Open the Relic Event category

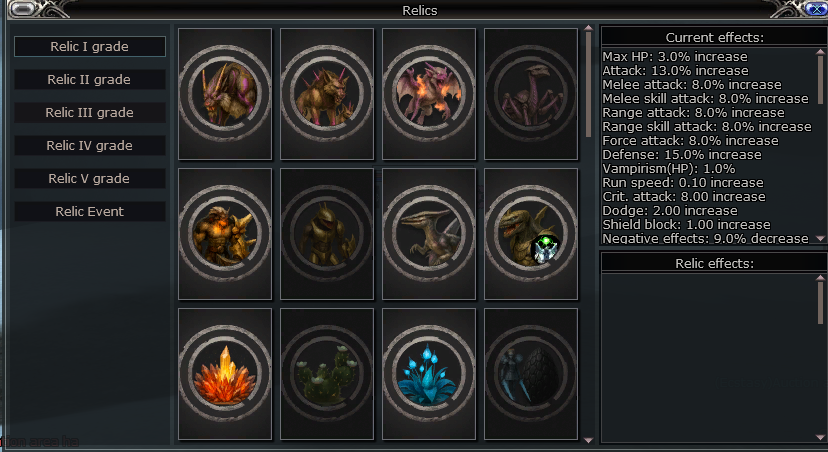[x=90, y=212]
